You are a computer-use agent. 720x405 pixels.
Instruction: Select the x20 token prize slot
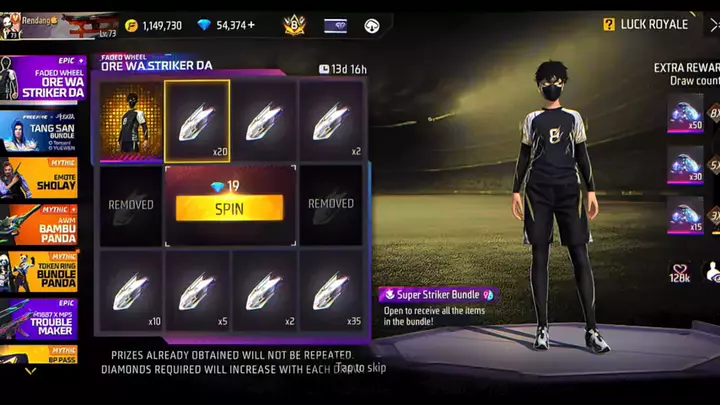[x=197, y=121]
